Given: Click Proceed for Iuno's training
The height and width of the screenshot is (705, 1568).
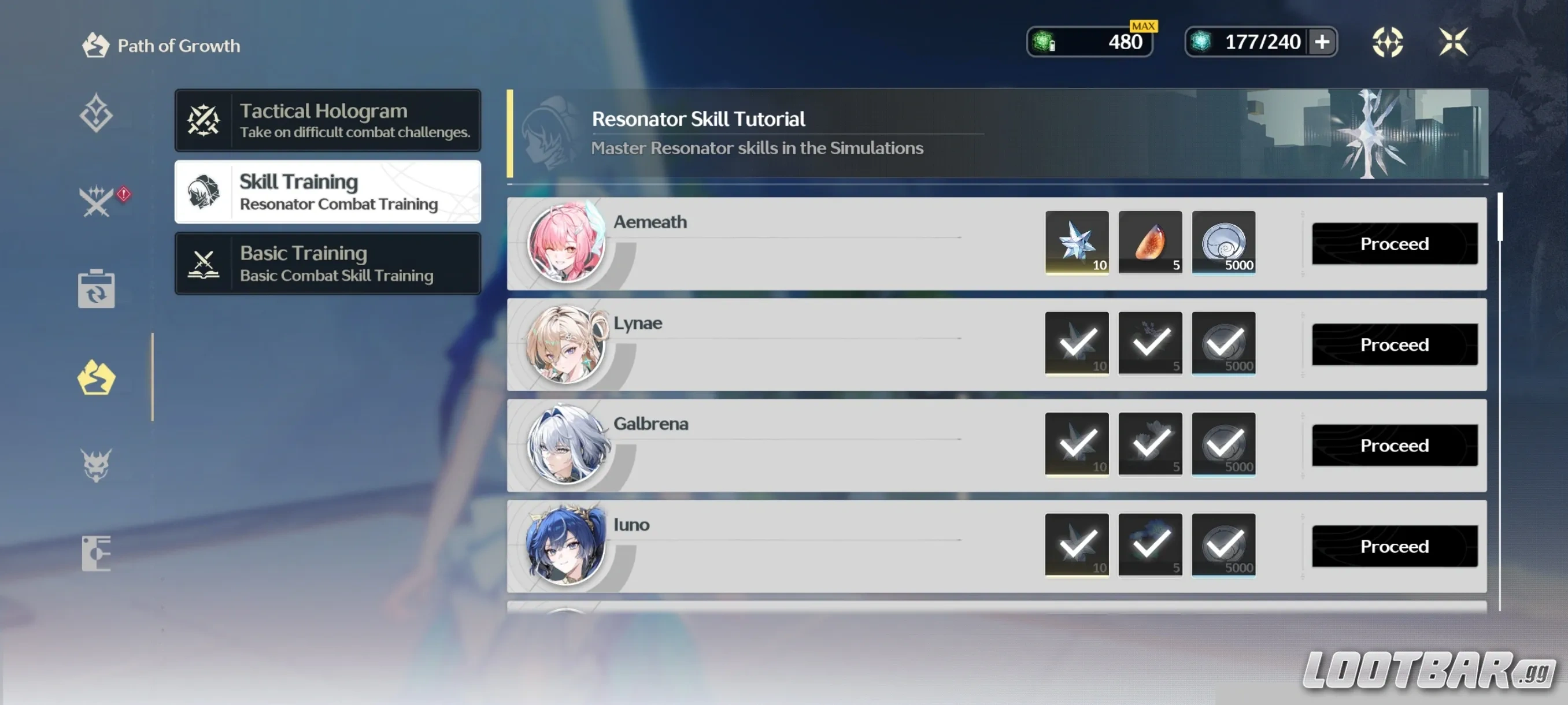Looking at the screenshot, I should pos(1395,546).
